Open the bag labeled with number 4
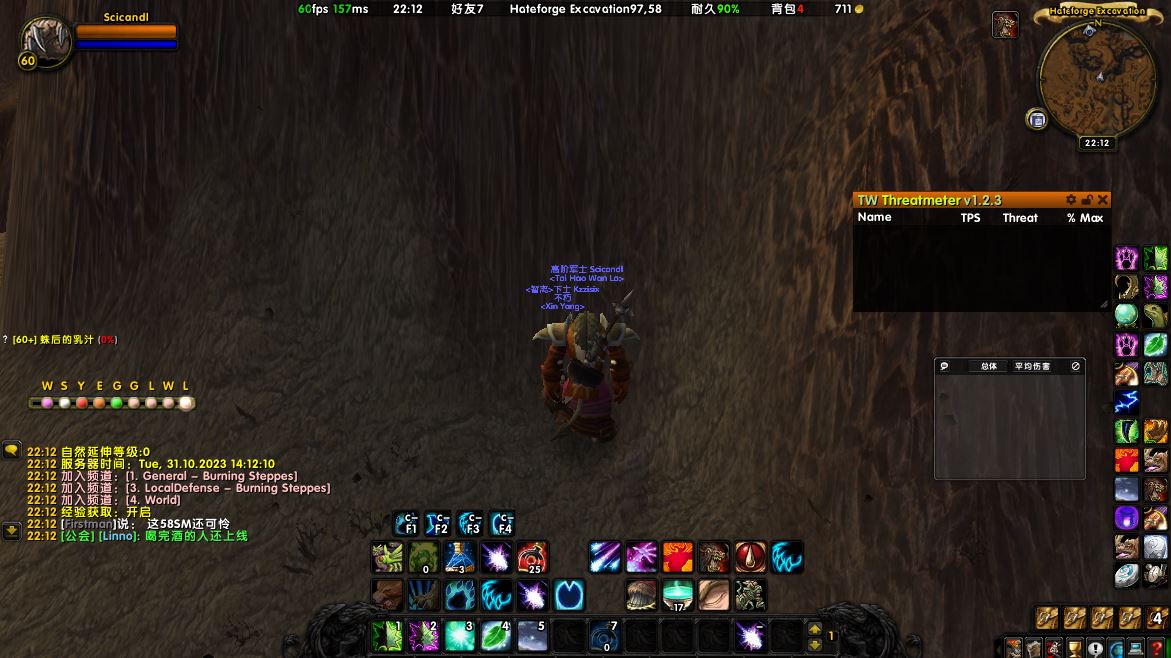The width and height of the screenshot is (1171, 658). pyautogui.click(x=1156, y=618)
